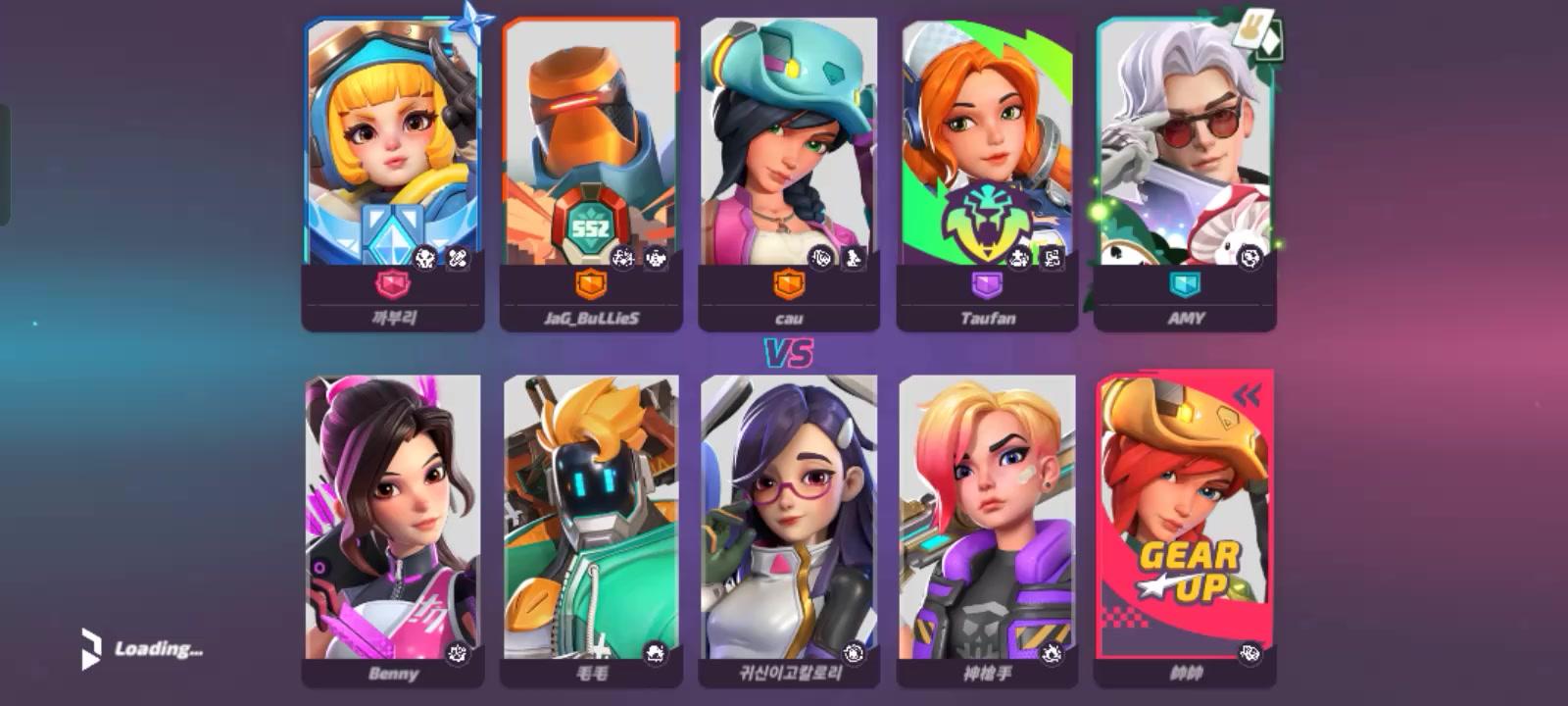Click the icon on 귀신이고칼로리's card corner
Image resolution: width=1568 pixels, height=706 pixels.
click(851, 652)
